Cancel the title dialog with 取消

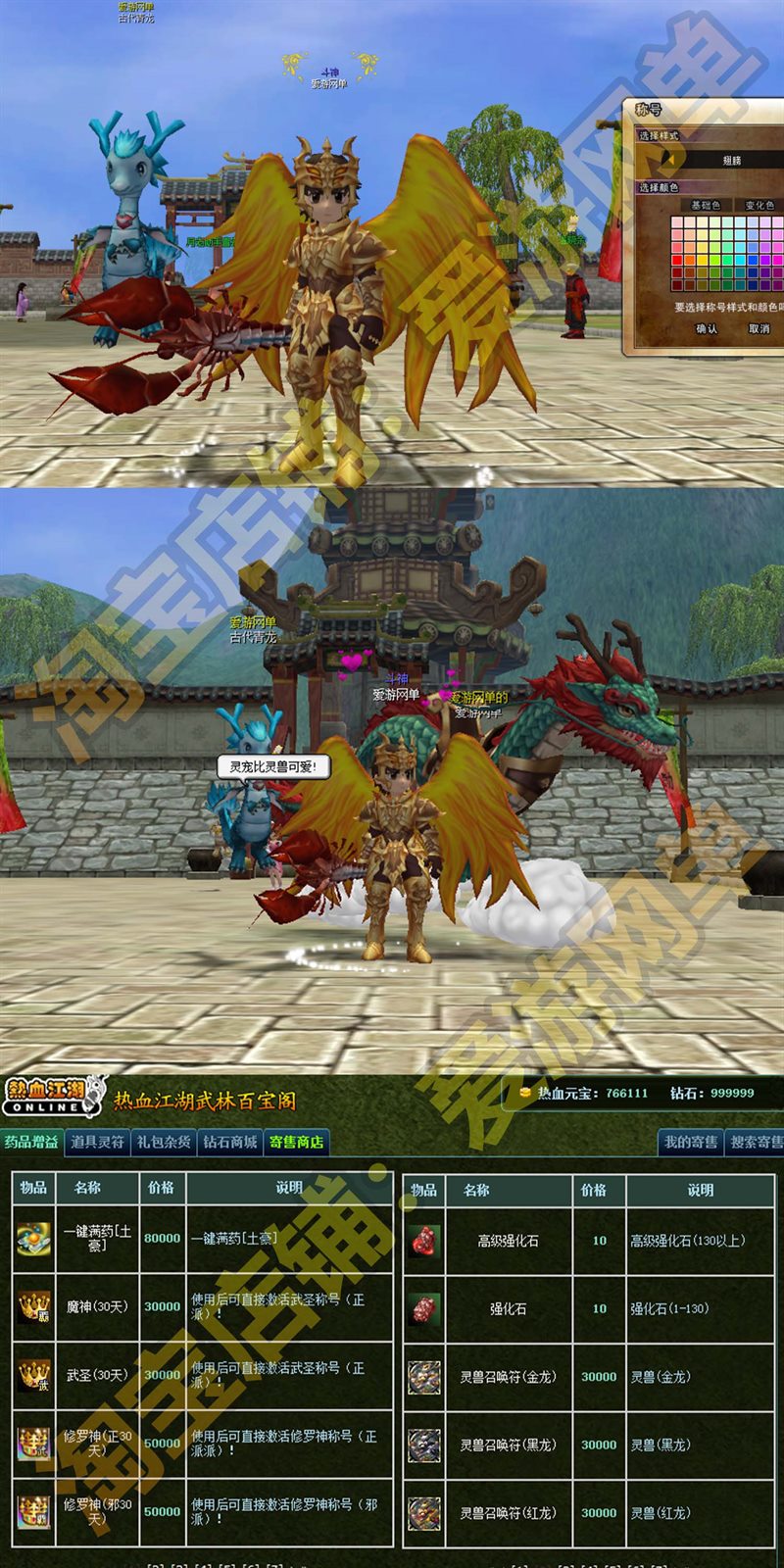[x=759, y=329]
